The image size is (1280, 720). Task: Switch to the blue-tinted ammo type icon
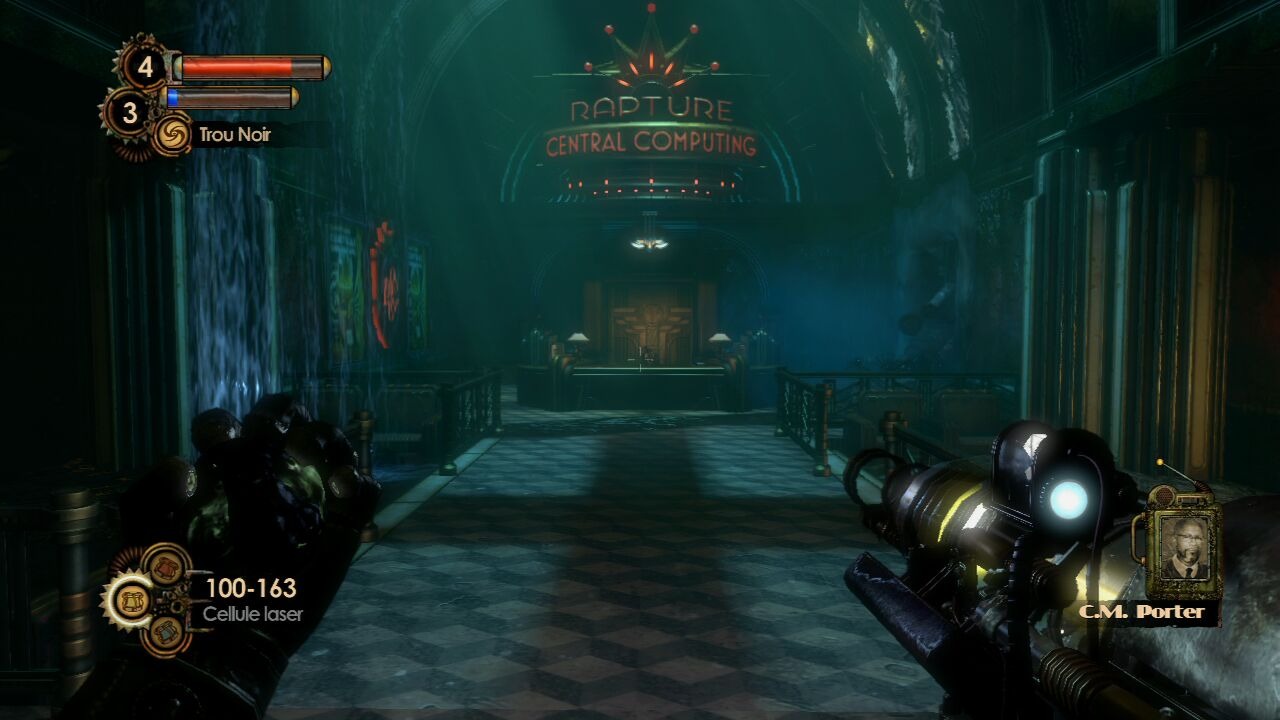166,633
